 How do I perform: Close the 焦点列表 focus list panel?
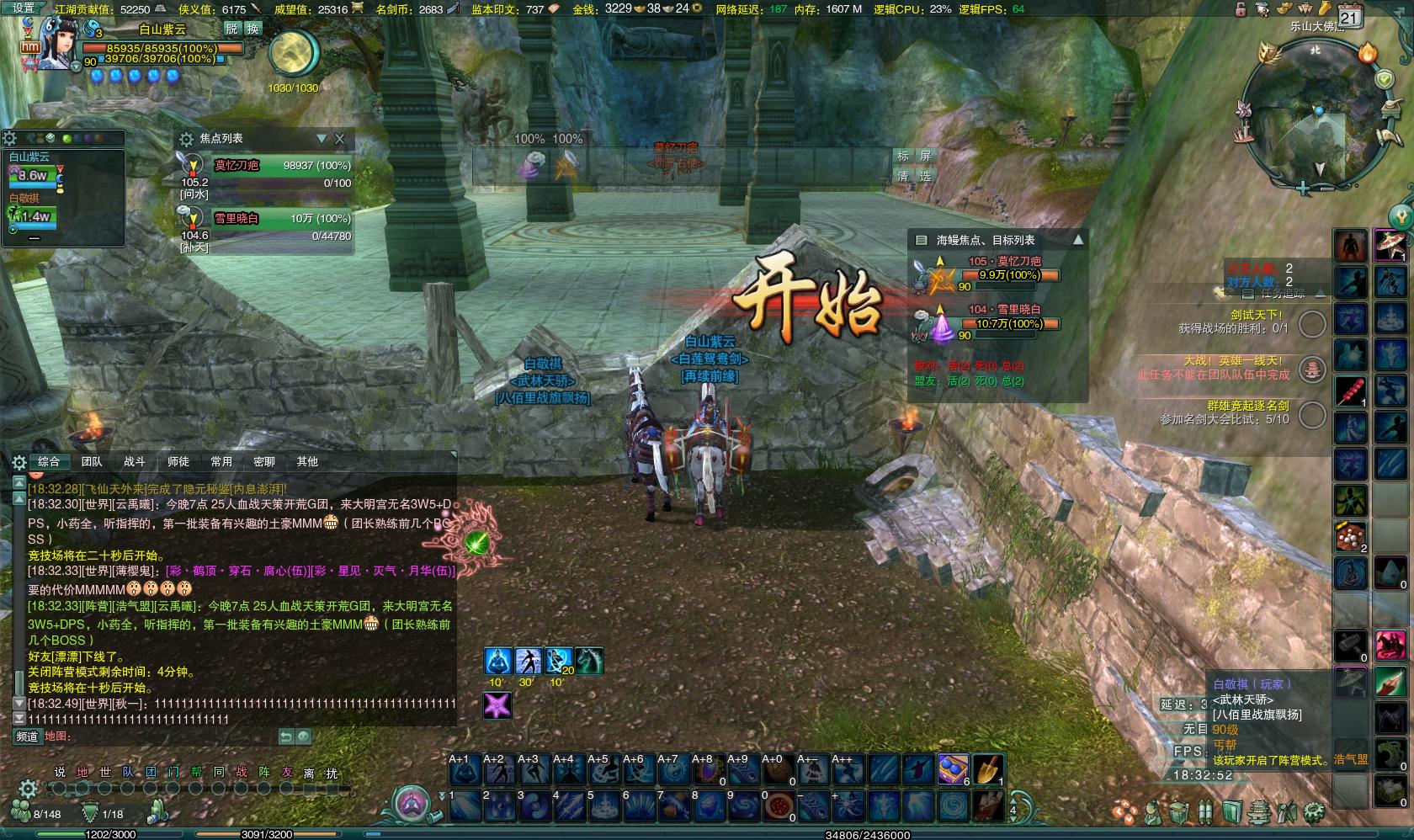340,139
